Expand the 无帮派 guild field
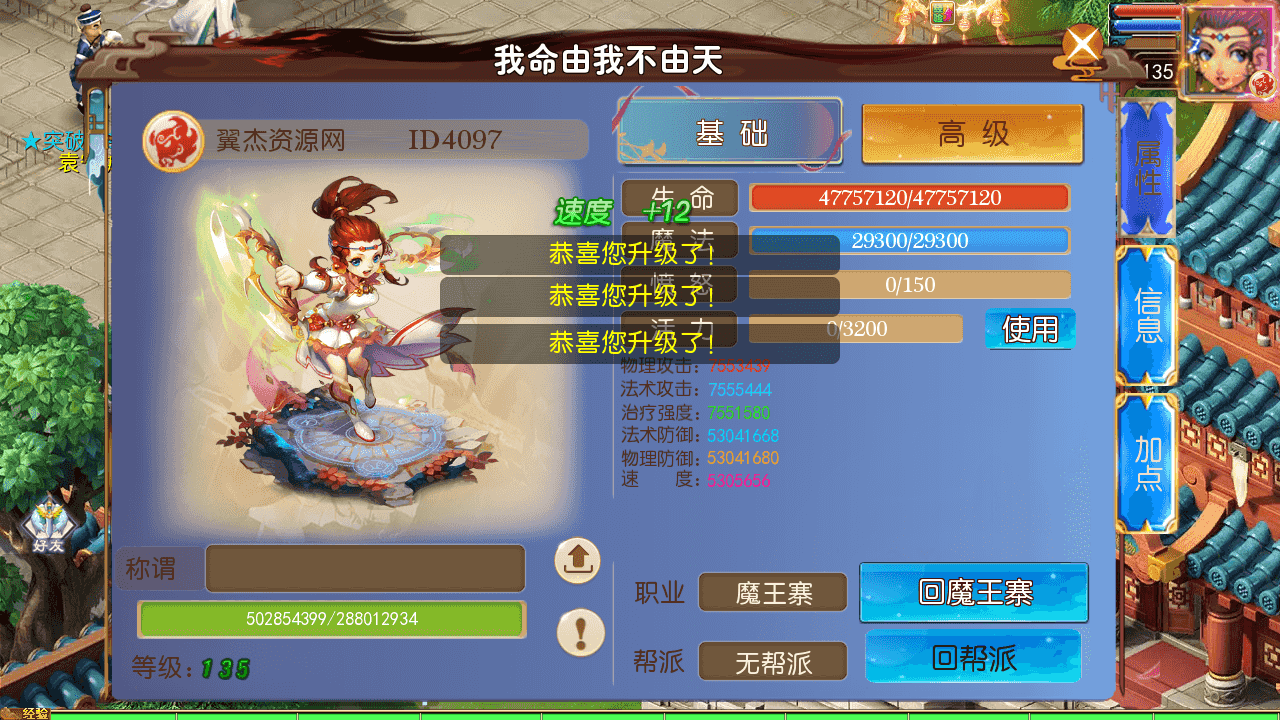1280x720 pixels. click(x=772, y=660)
